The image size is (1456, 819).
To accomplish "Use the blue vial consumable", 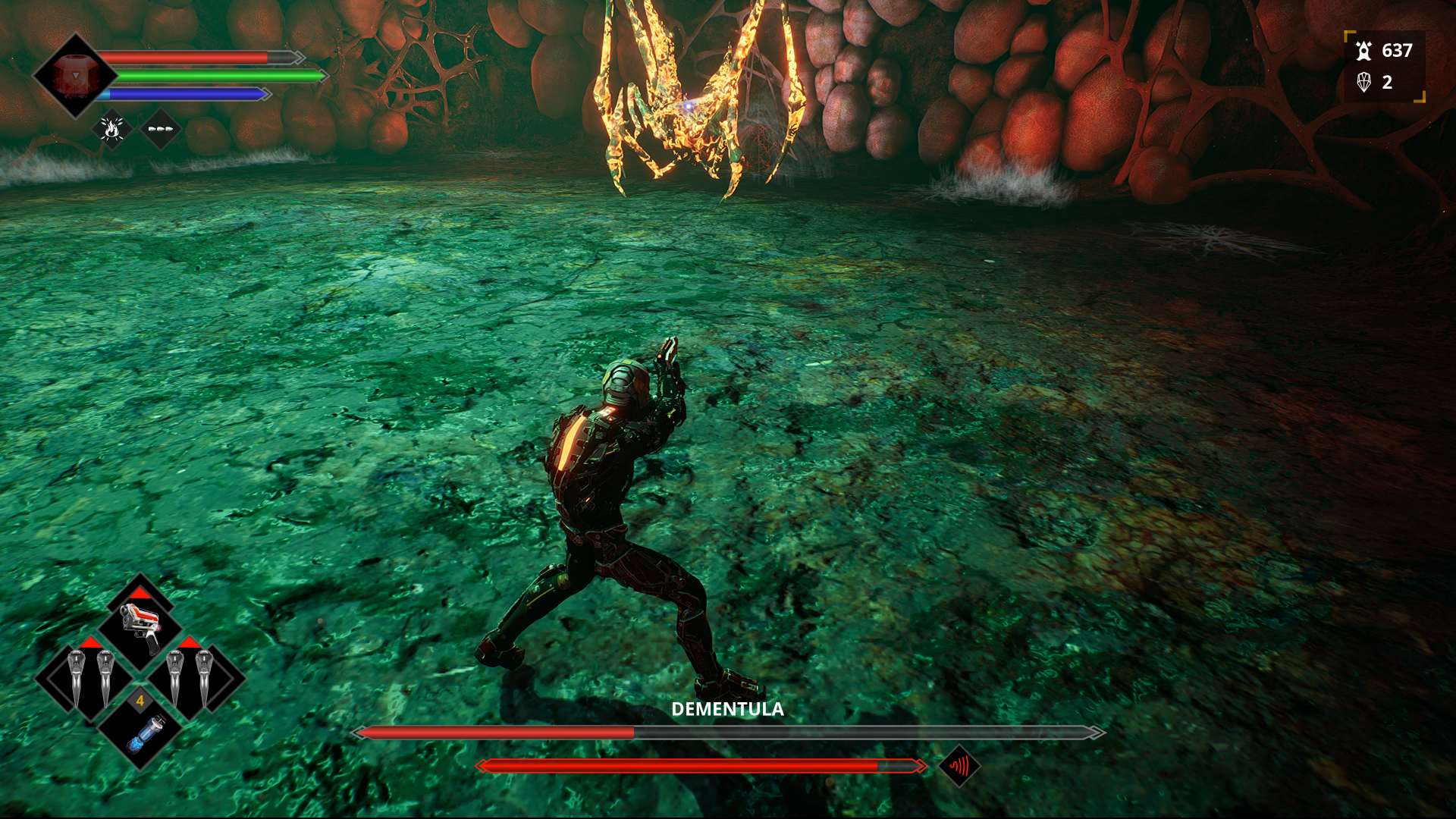I will [x=143, y=732].
